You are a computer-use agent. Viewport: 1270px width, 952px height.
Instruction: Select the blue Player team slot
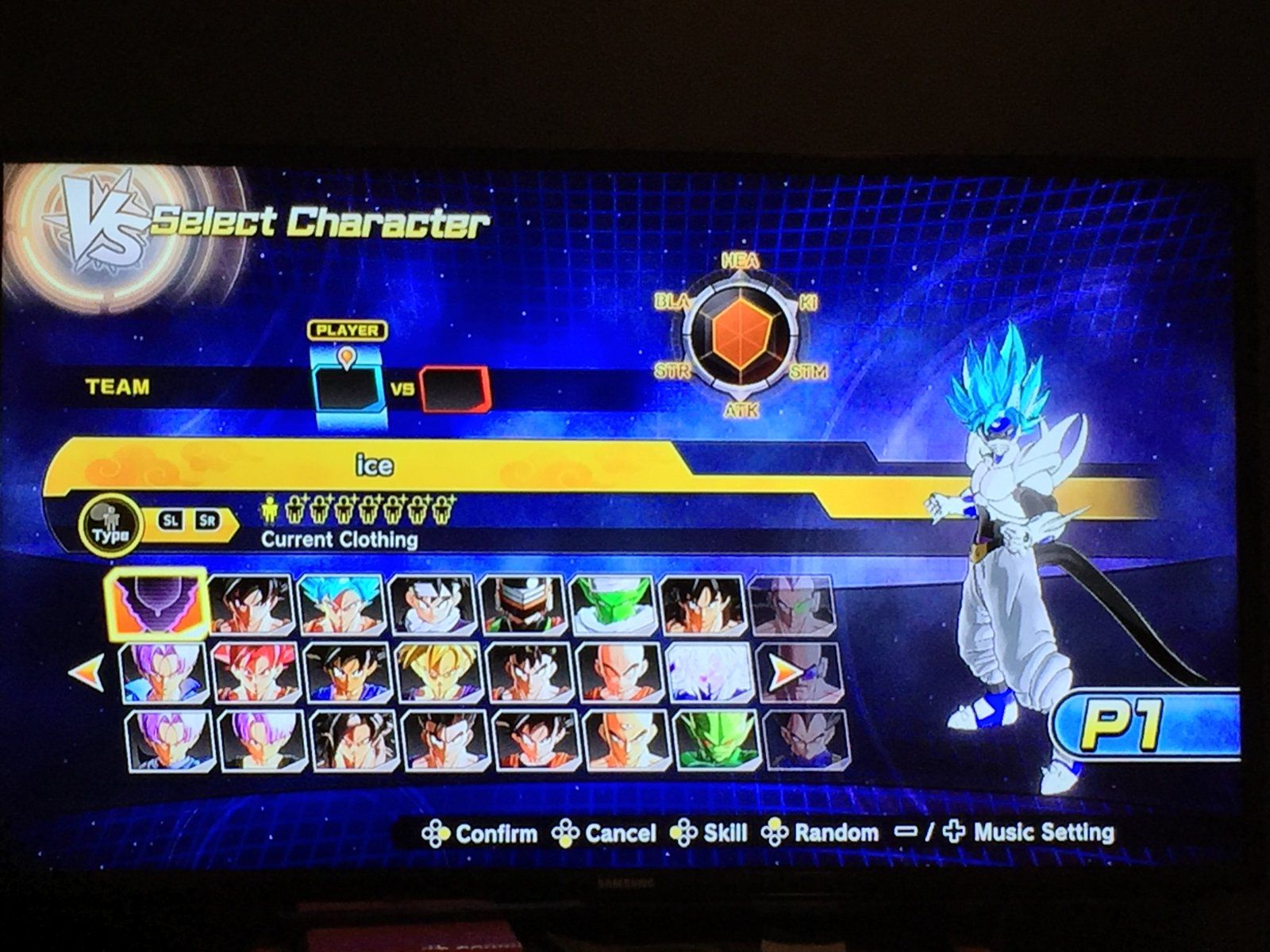click(346, 389)
